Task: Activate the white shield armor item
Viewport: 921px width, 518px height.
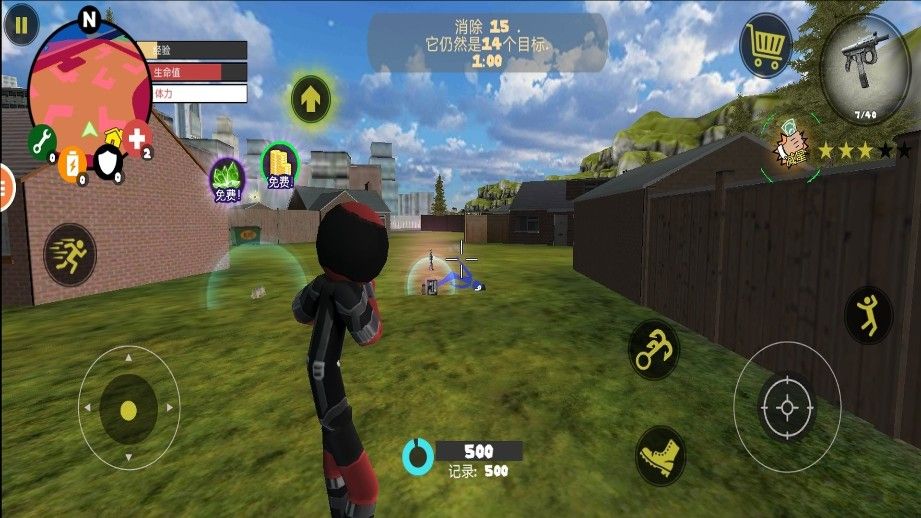Action: point(107,159)
